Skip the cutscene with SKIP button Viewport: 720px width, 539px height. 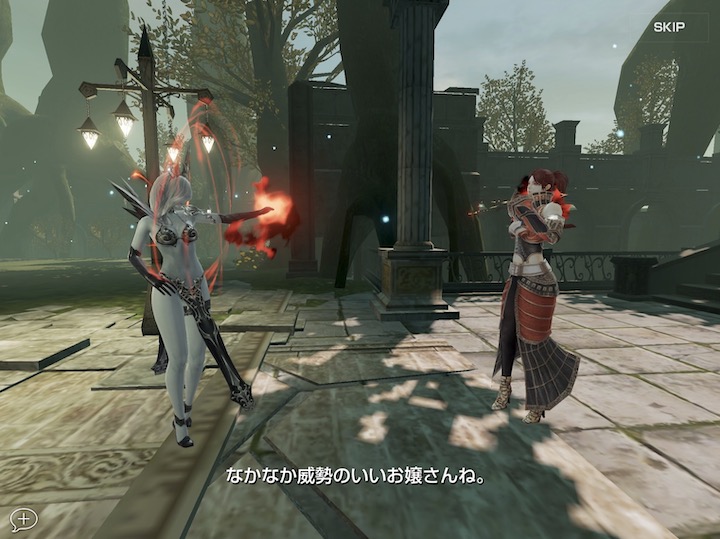click(669, 27)
